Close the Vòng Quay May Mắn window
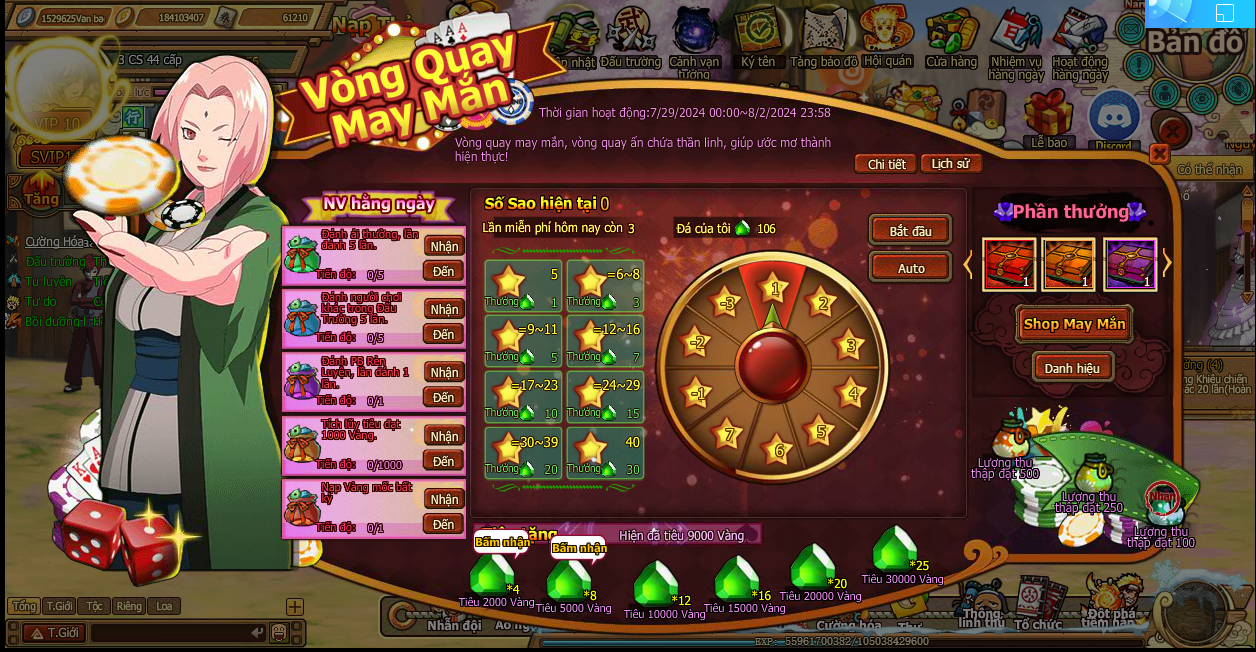This screenshot has width=1256, height=652. pos(1159,153)
